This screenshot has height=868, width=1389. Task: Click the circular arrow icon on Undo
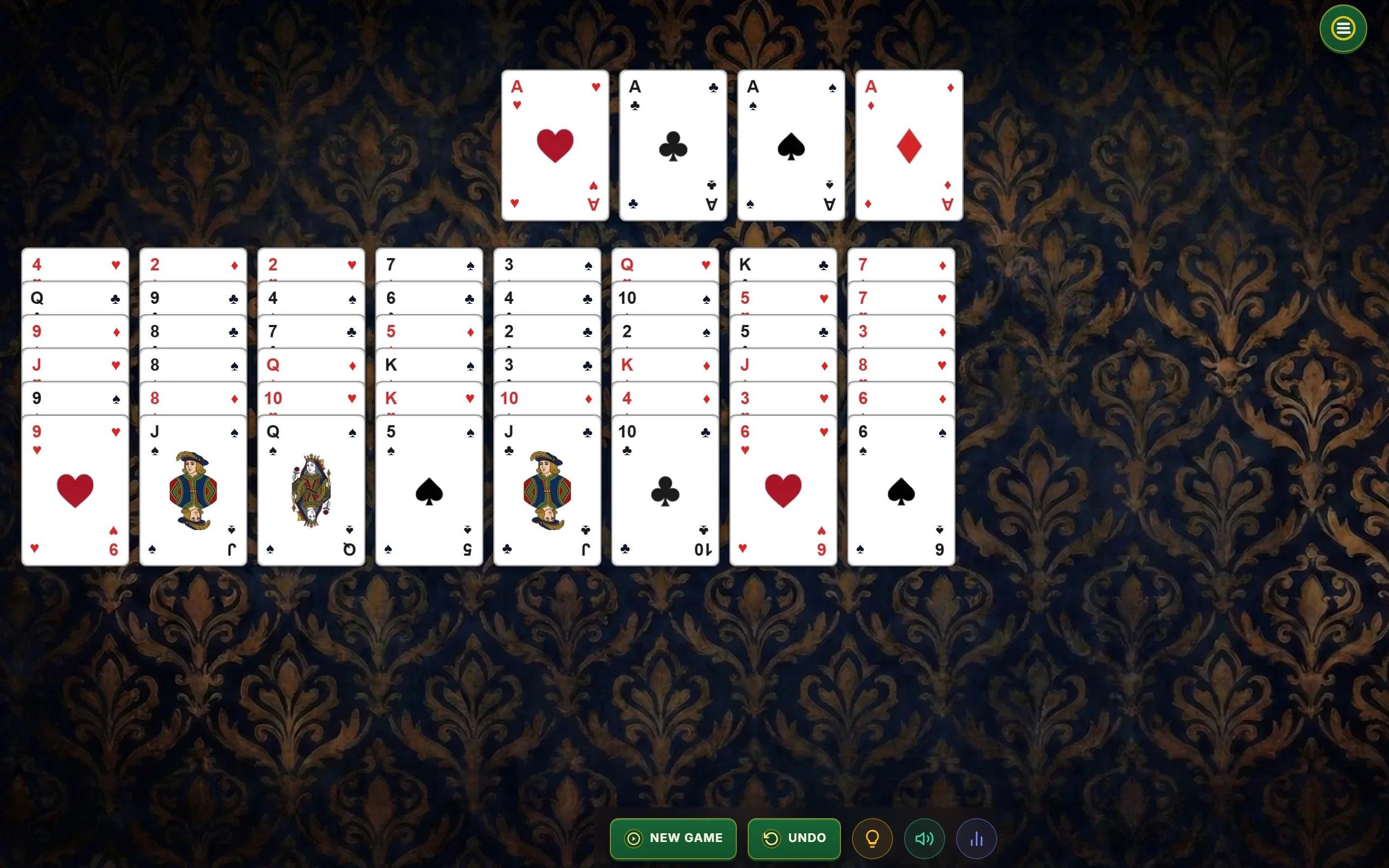[x=772, y=838]
